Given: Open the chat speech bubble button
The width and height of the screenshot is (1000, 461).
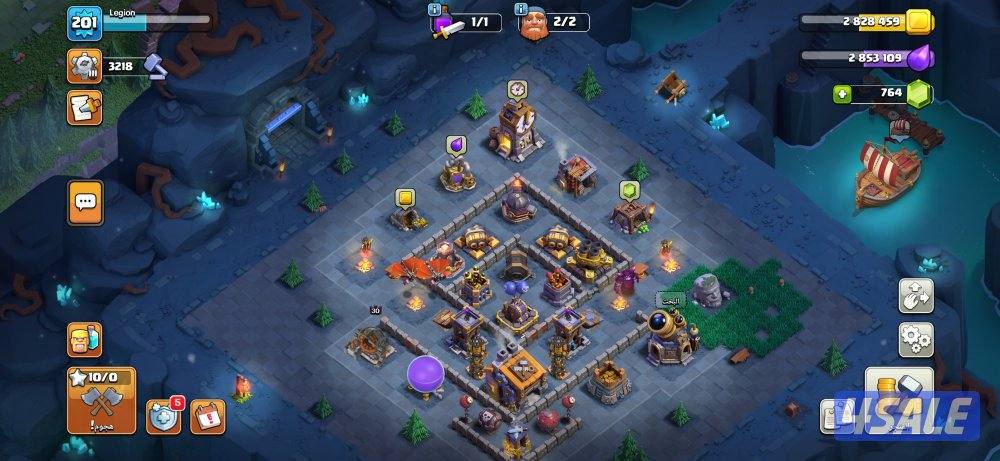Looking at the screenshot, I should 85,201.
